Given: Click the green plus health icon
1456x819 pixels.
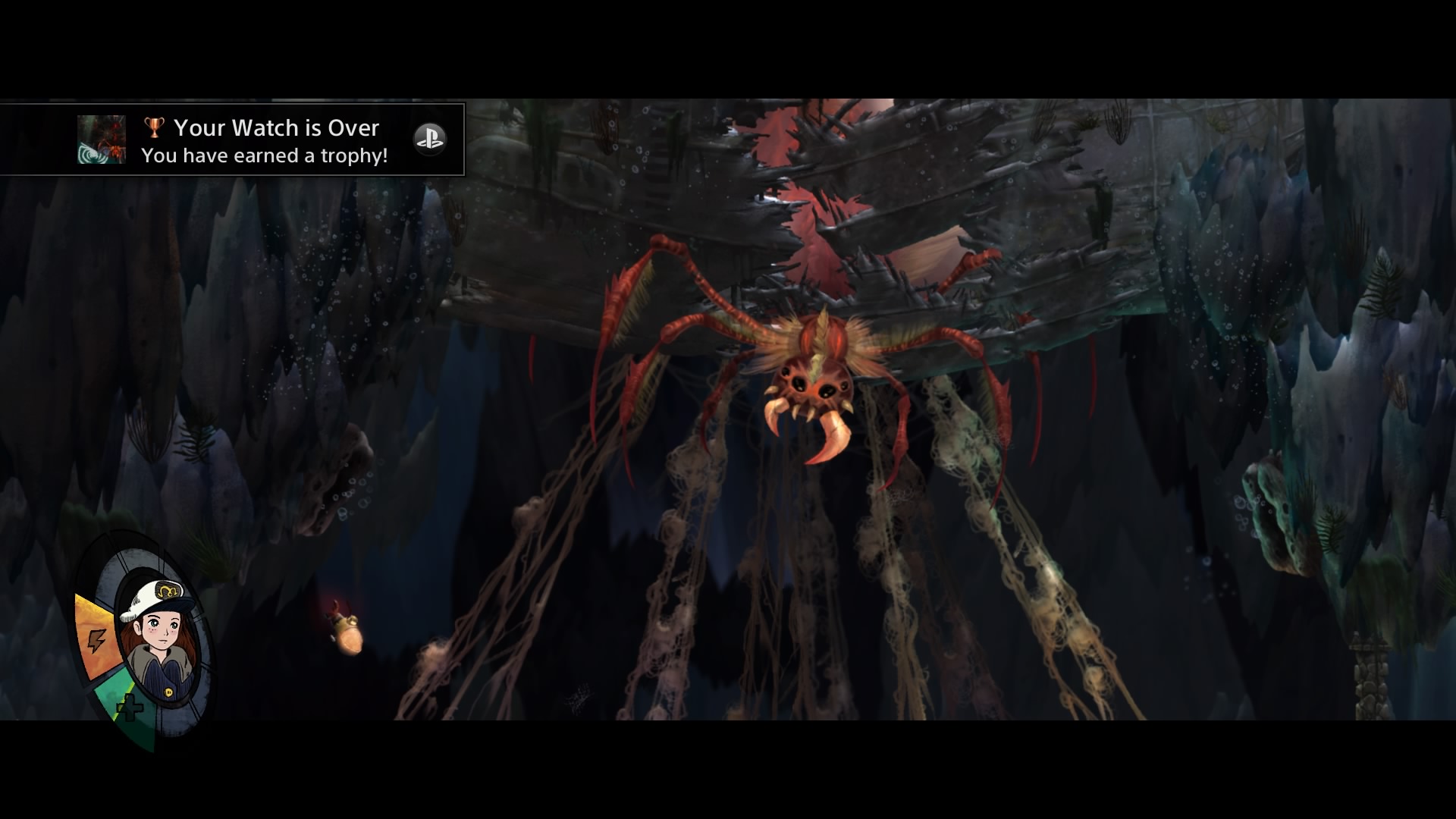Looking at the screenshot, I should [x=130, y=708].
